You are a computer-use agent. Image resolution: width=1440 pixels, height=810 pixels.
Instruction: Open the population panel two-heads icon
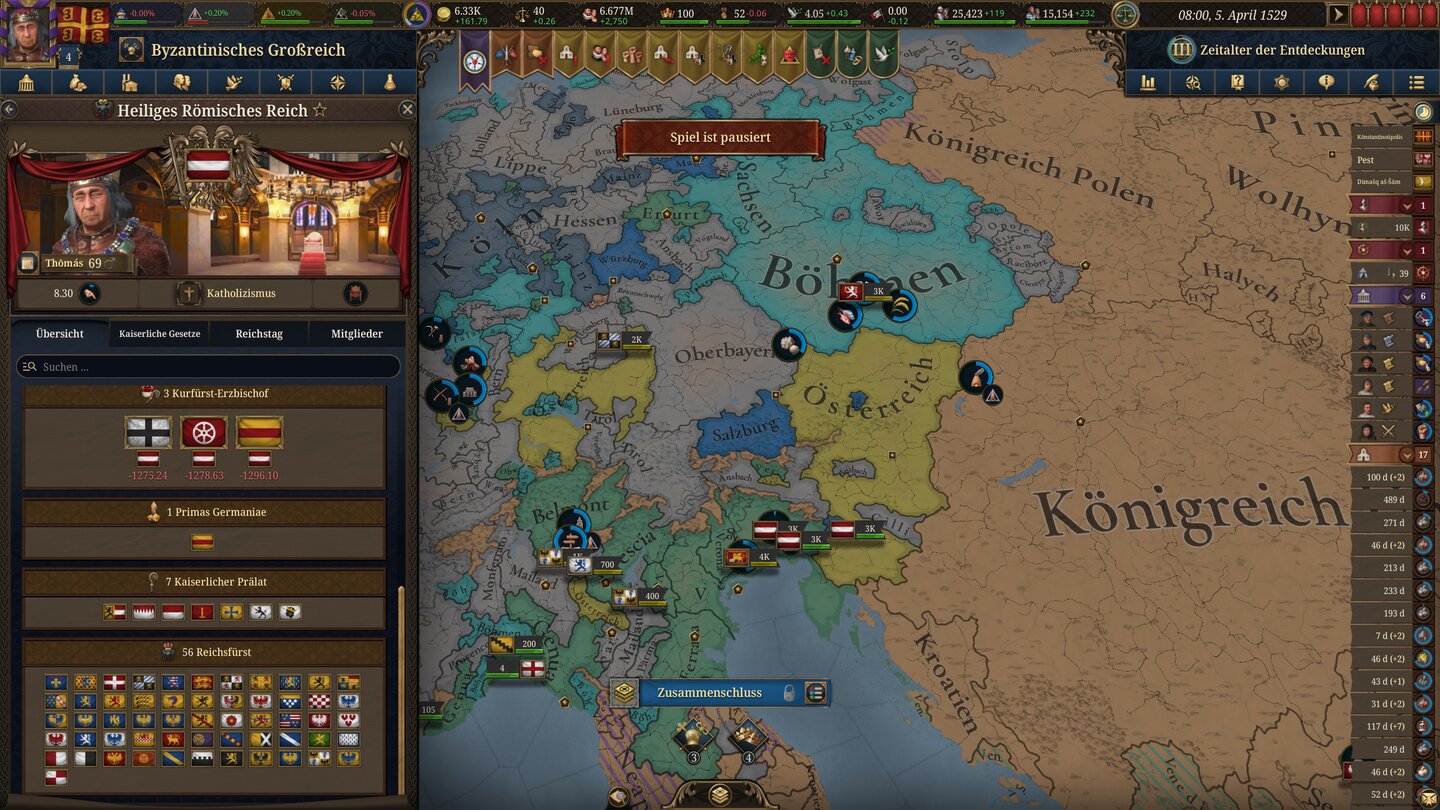[181, 82]
